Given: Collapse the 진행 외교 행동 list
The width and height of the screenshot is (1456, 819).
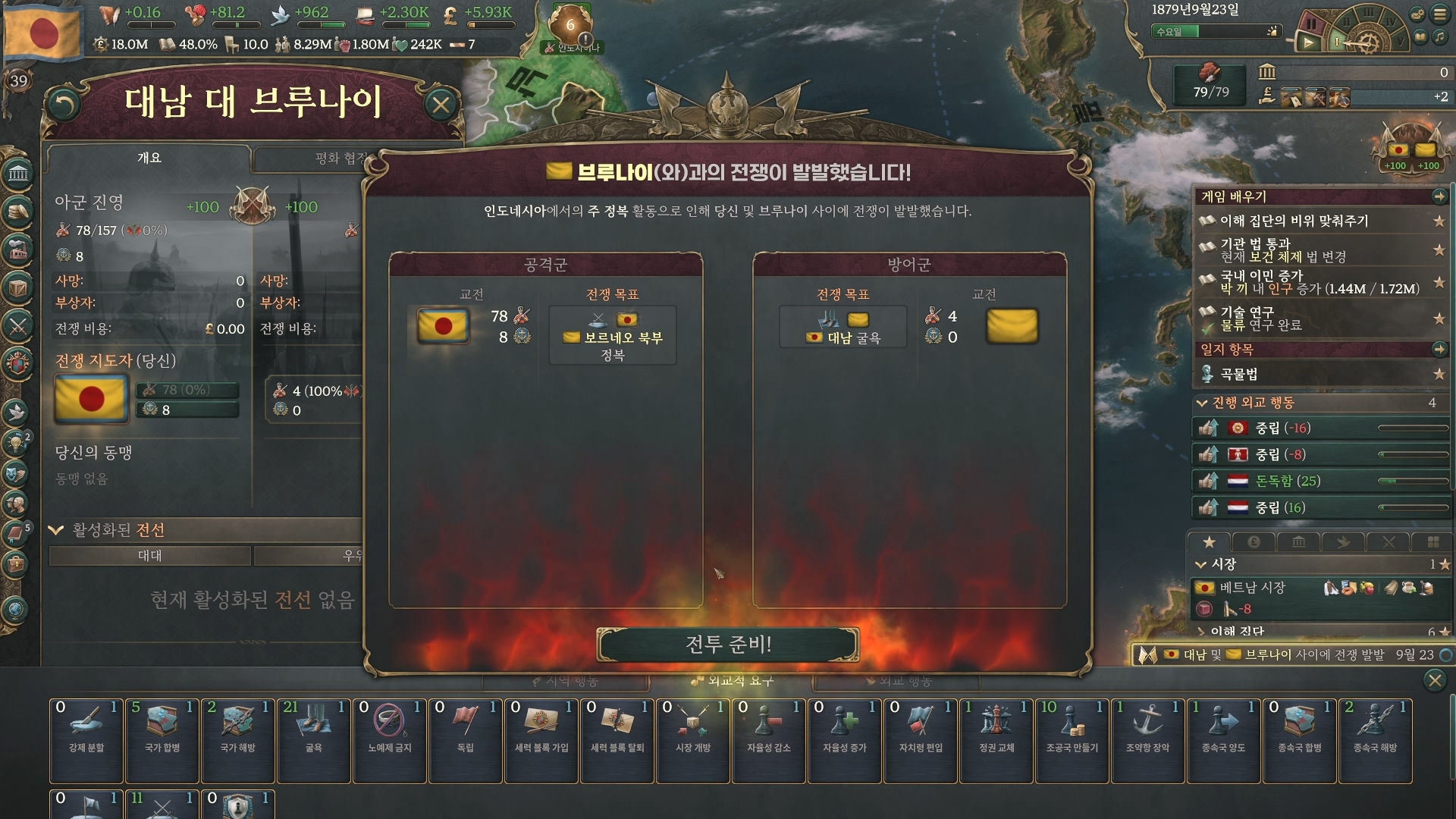Looking at the screenshot, I should click(1202, 403).
